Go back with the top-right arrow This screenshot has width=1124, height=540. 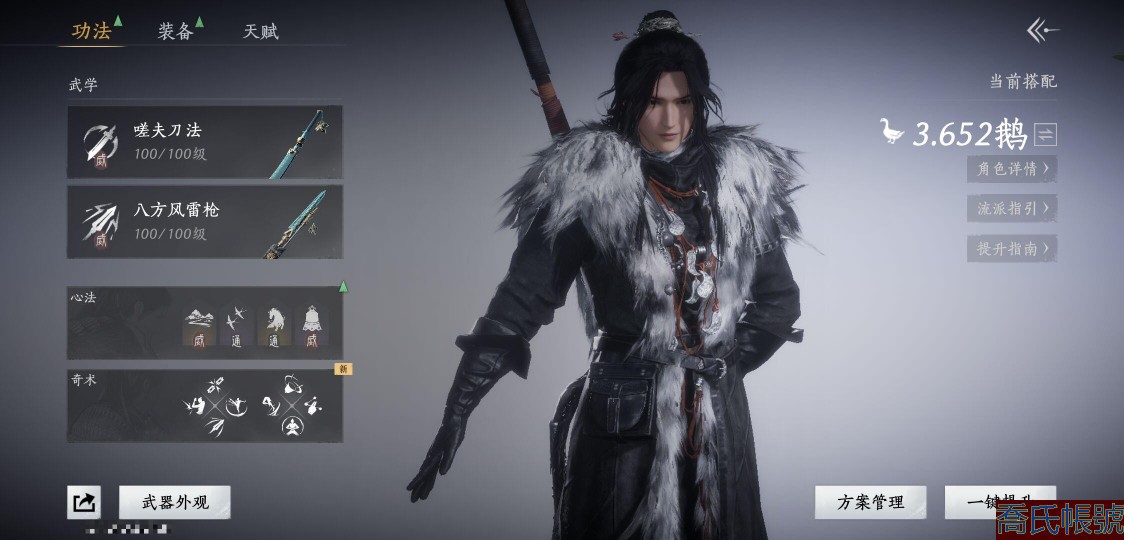point(1042,31)
